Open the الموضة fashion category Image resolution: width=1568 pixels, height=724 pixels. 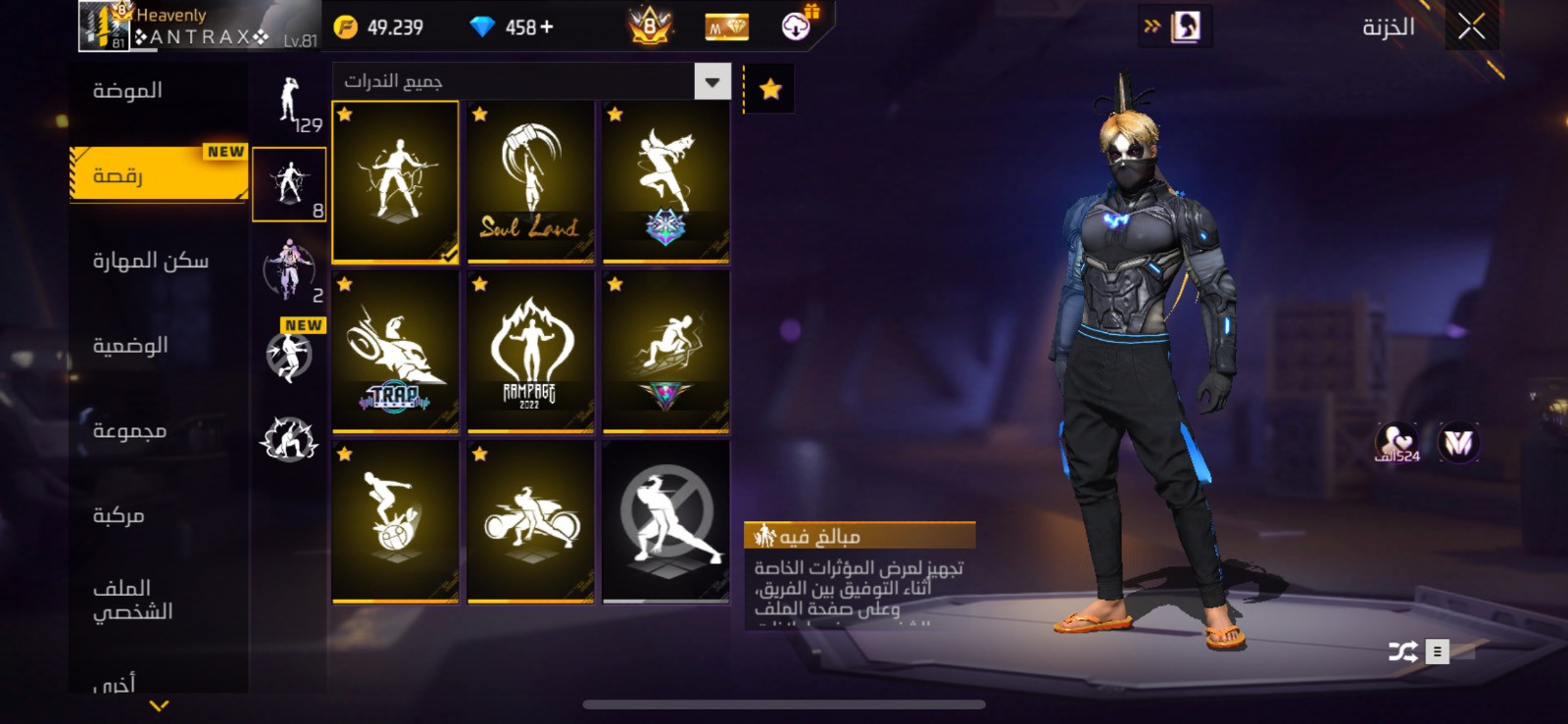point(127,91)
